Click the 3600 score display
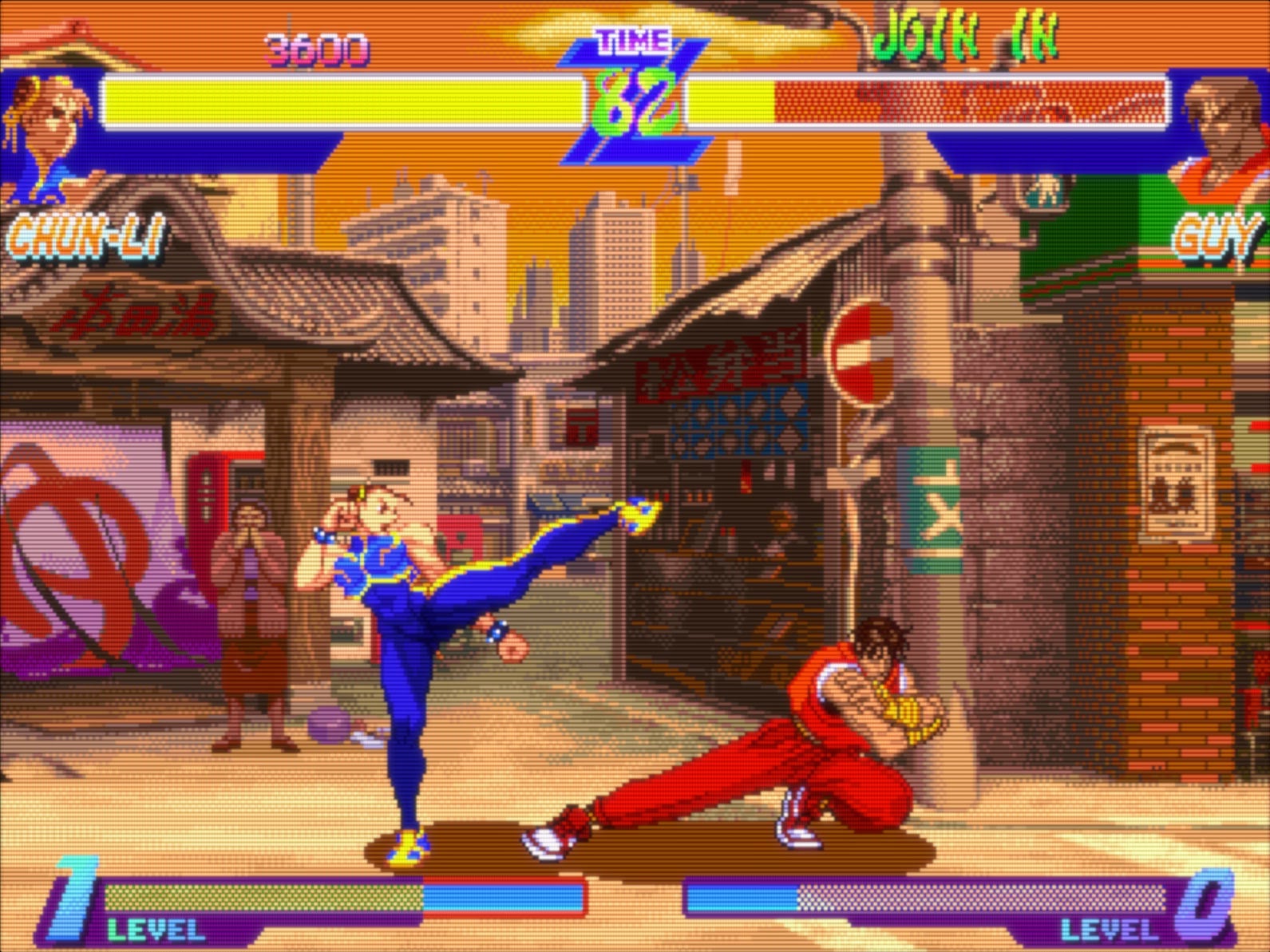This screenshot has width=1270, height=952. click(x=315, y=48)
